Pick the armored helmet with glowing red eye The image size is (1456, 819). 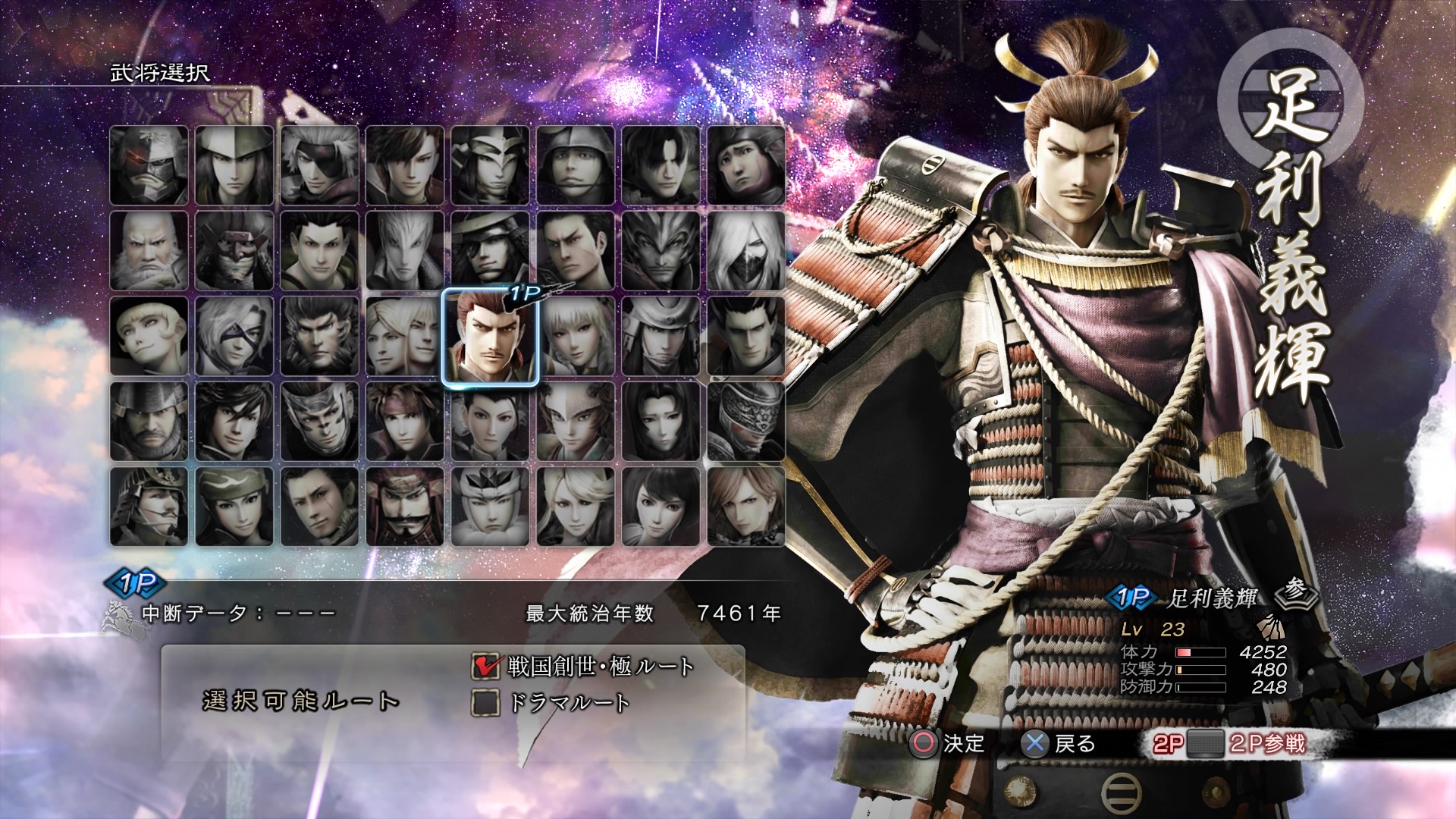[x=149, y=165]
